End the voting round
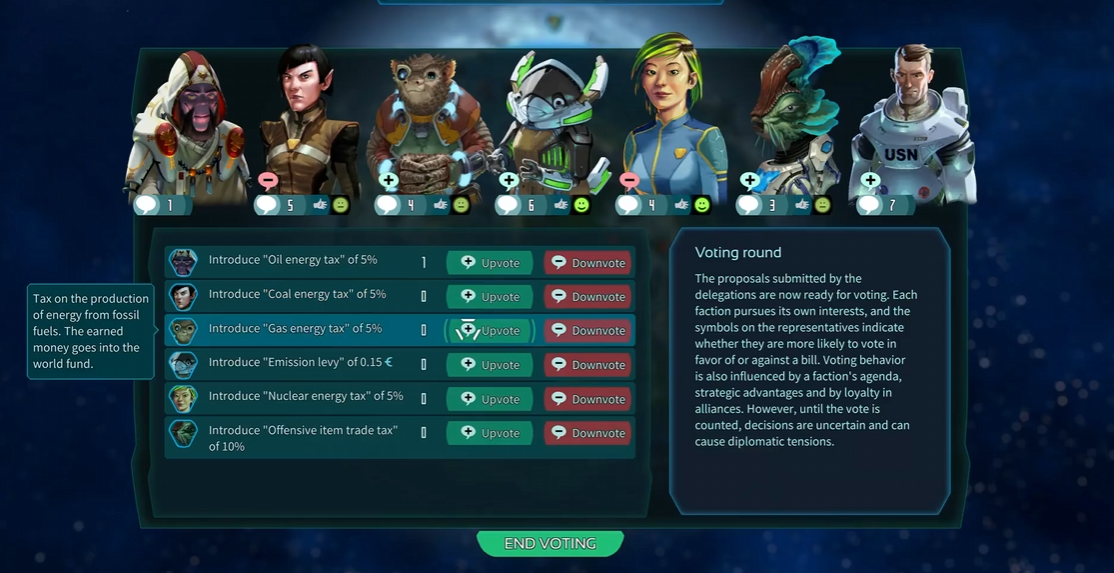 (x=550, y=543)
